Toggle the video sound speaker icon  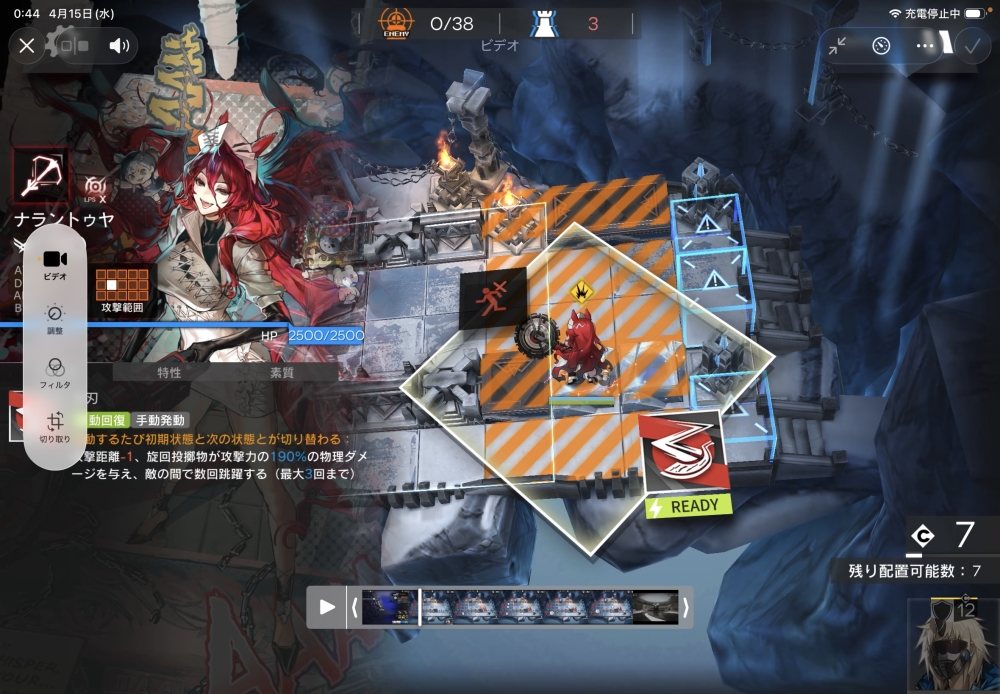coord(120,46)
